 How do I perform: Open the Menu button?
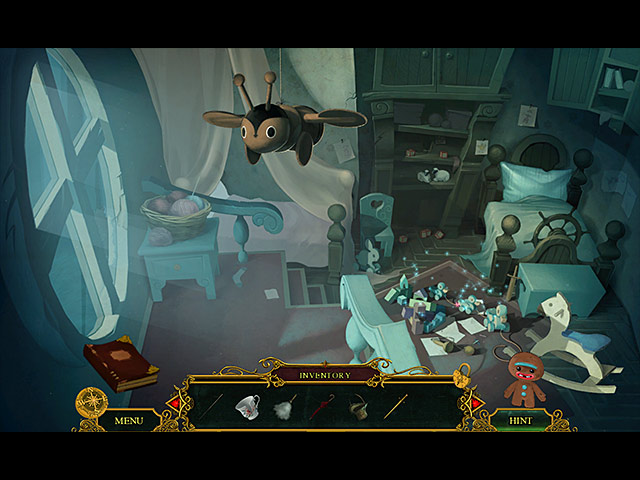coord(129,420)
